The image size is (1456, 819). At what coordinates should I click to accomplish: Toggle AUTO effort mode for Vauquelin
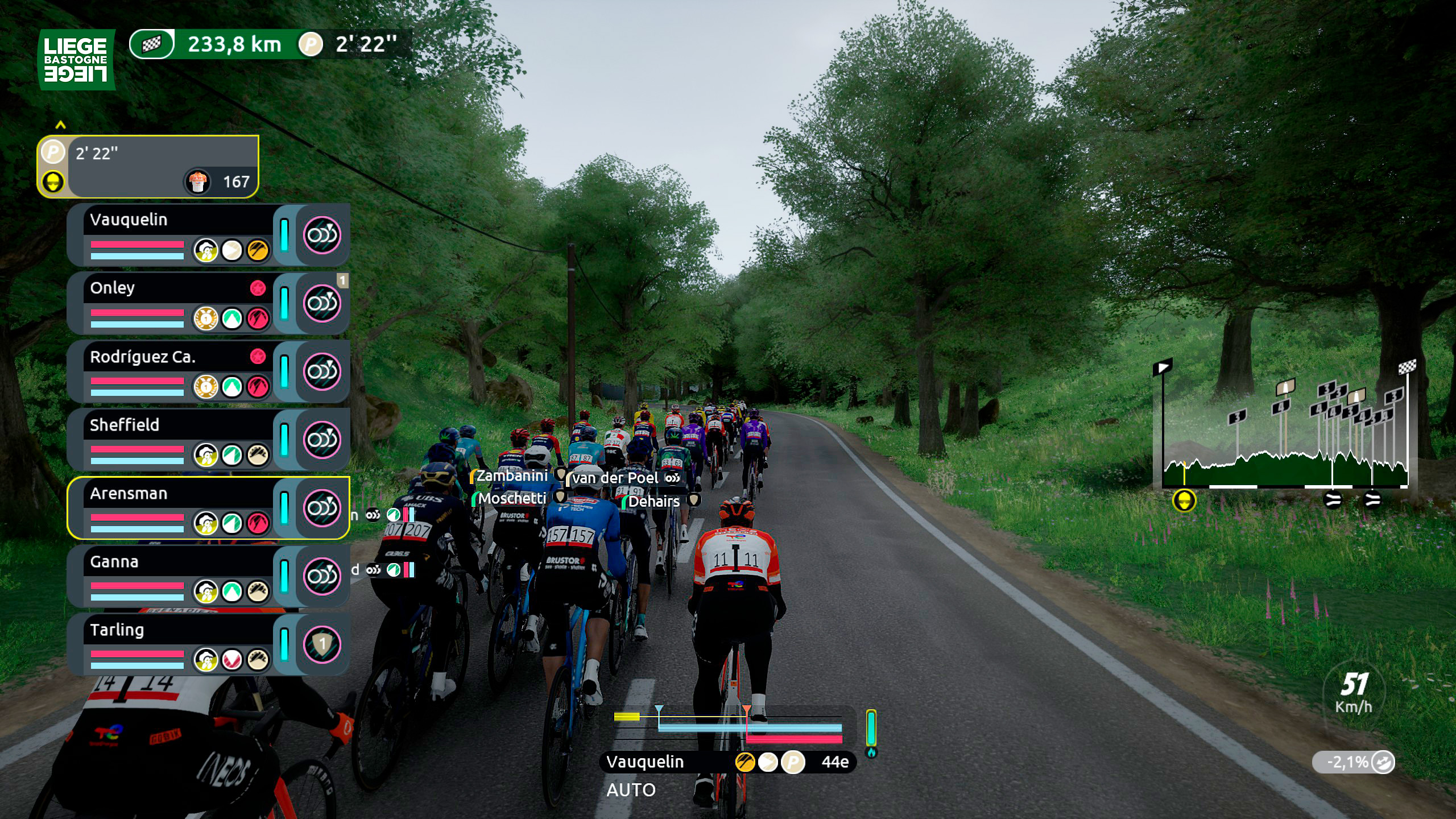click(x=631, y=790)
